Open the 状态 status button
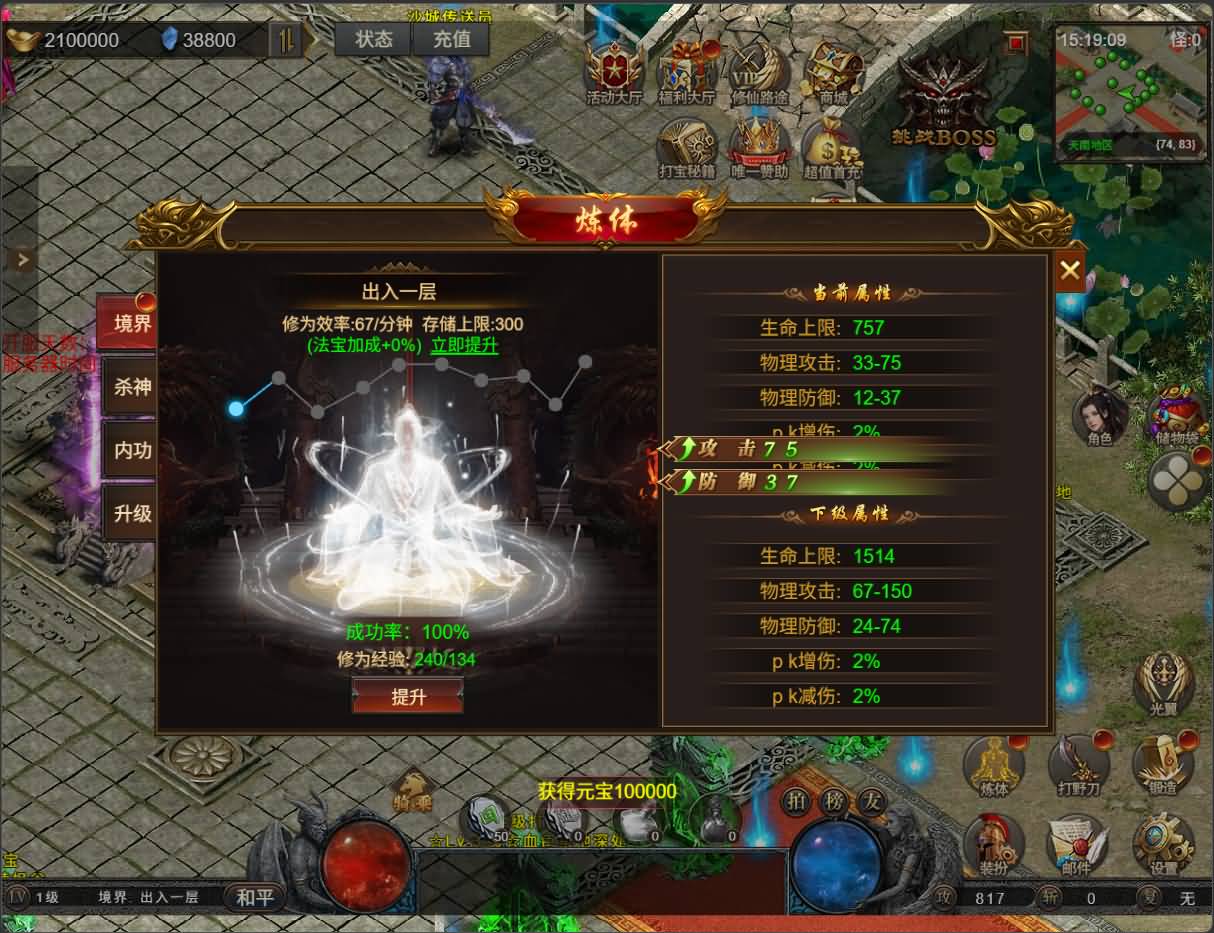 (x=374, y=39)
